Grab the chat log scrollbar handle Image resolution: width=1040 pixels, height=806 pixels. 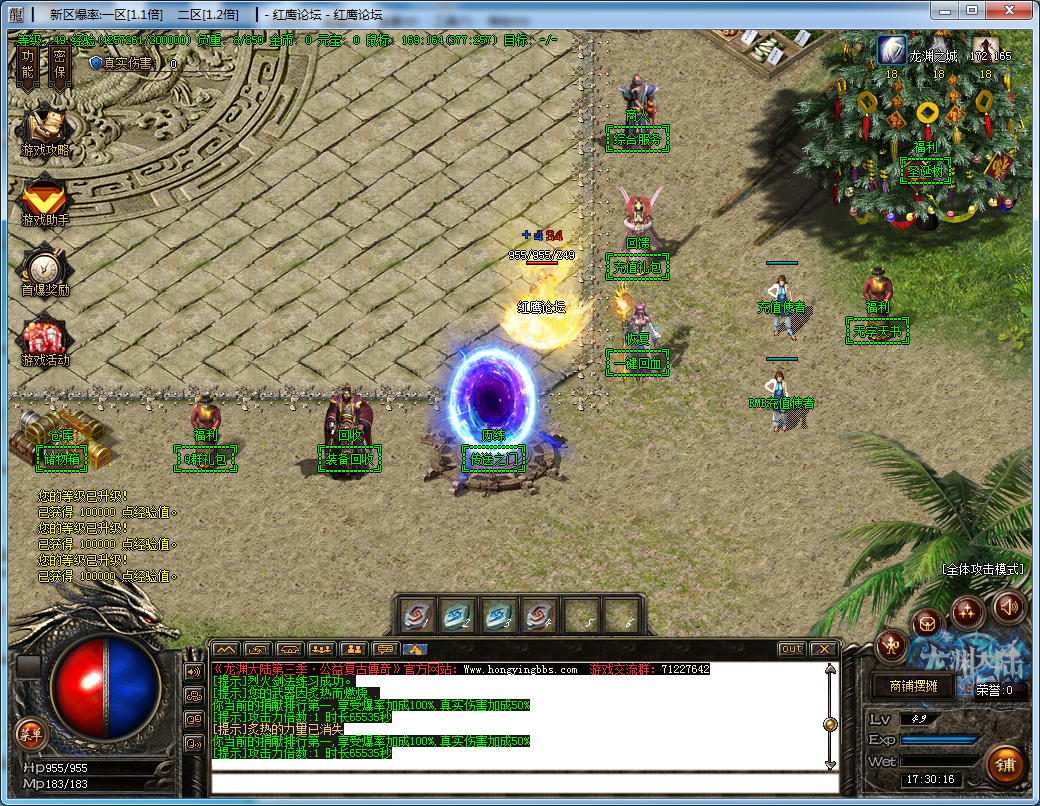pos(829,724)
